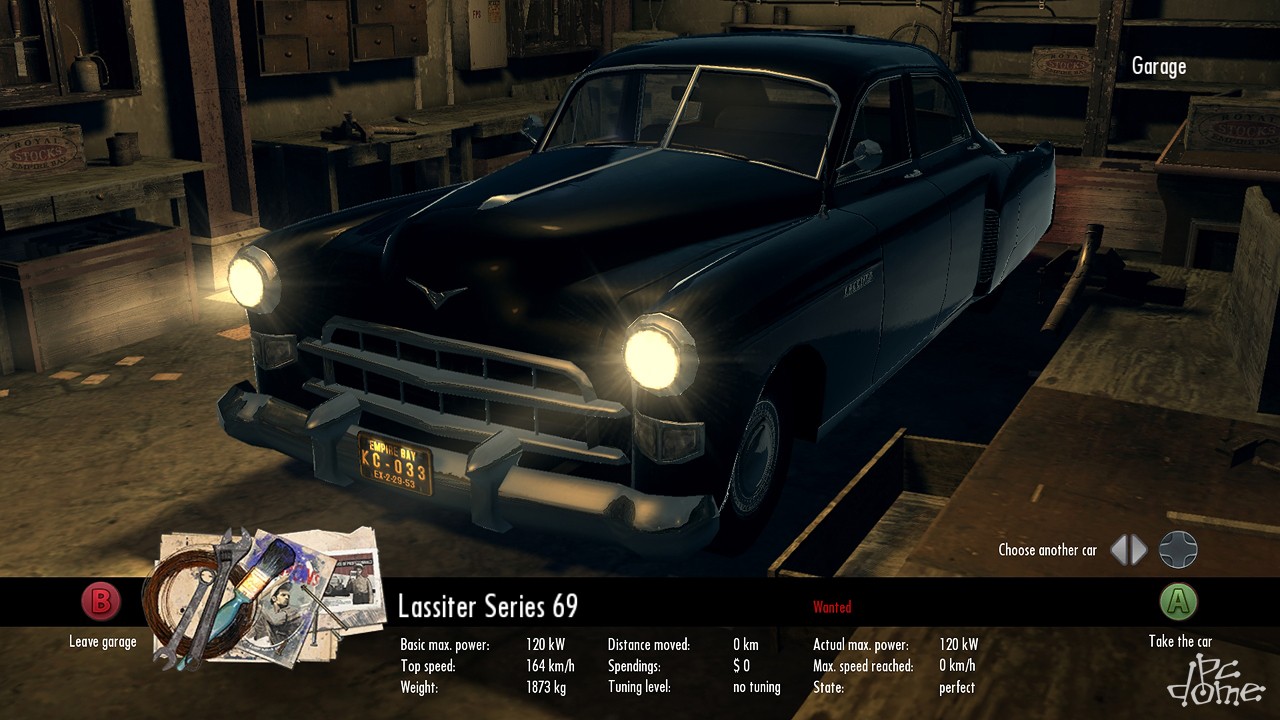Show the previous car with left arrow

tap(1119, 549)
